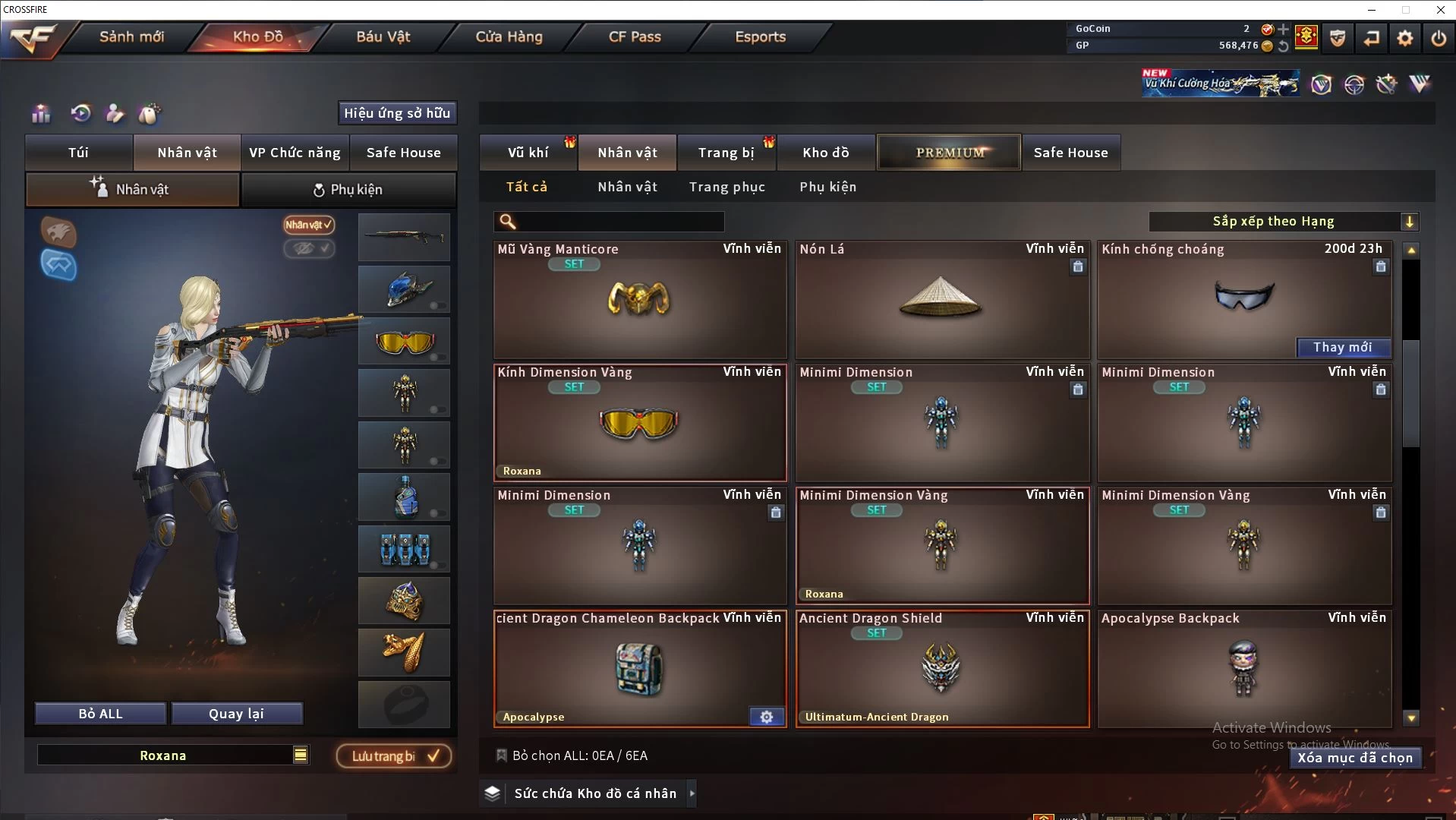Select the Nón Lá conical hat item

941,300
